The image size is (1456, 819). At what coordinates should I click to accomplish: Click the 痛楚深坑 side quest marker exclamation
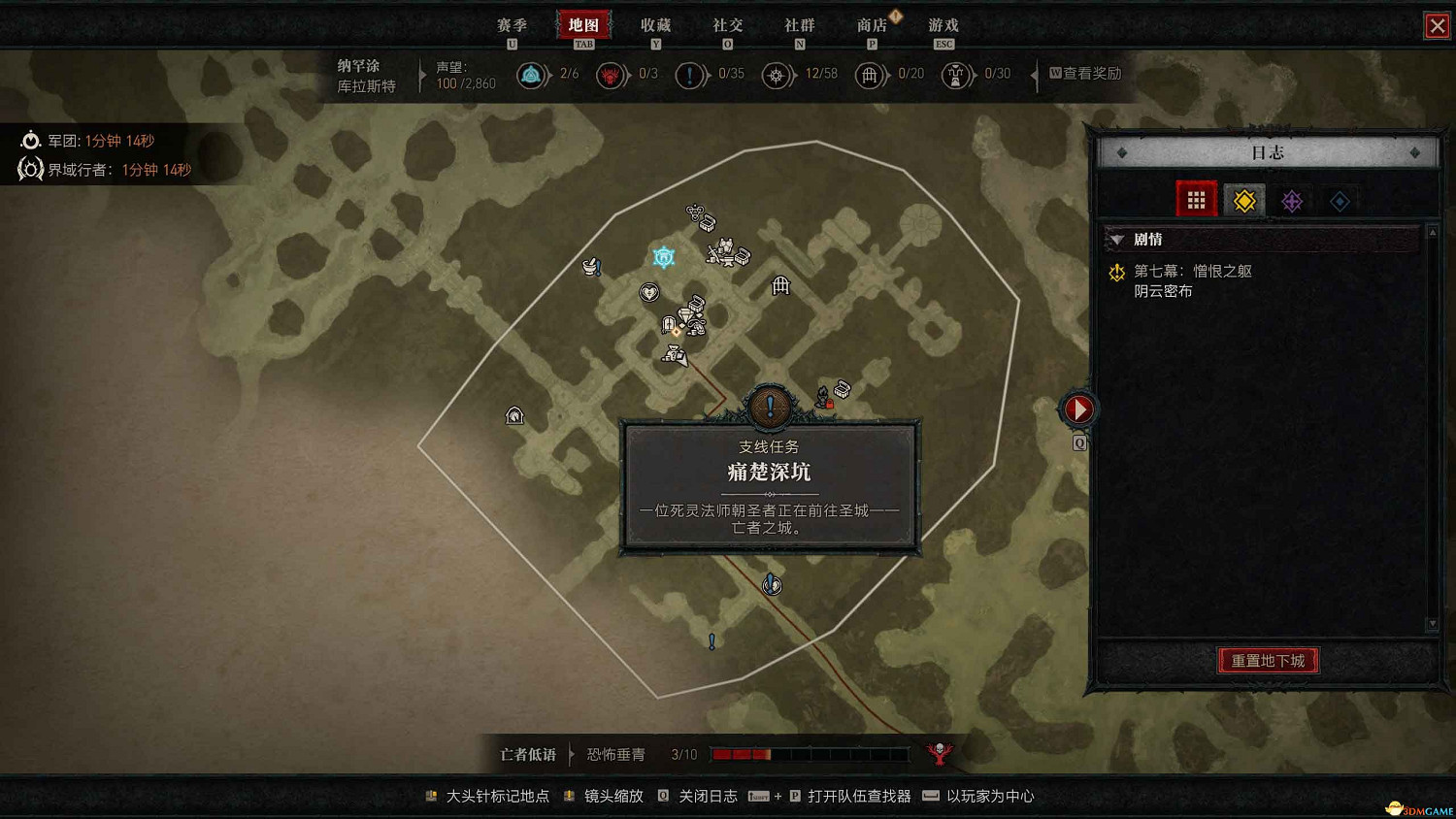point(770,406)
